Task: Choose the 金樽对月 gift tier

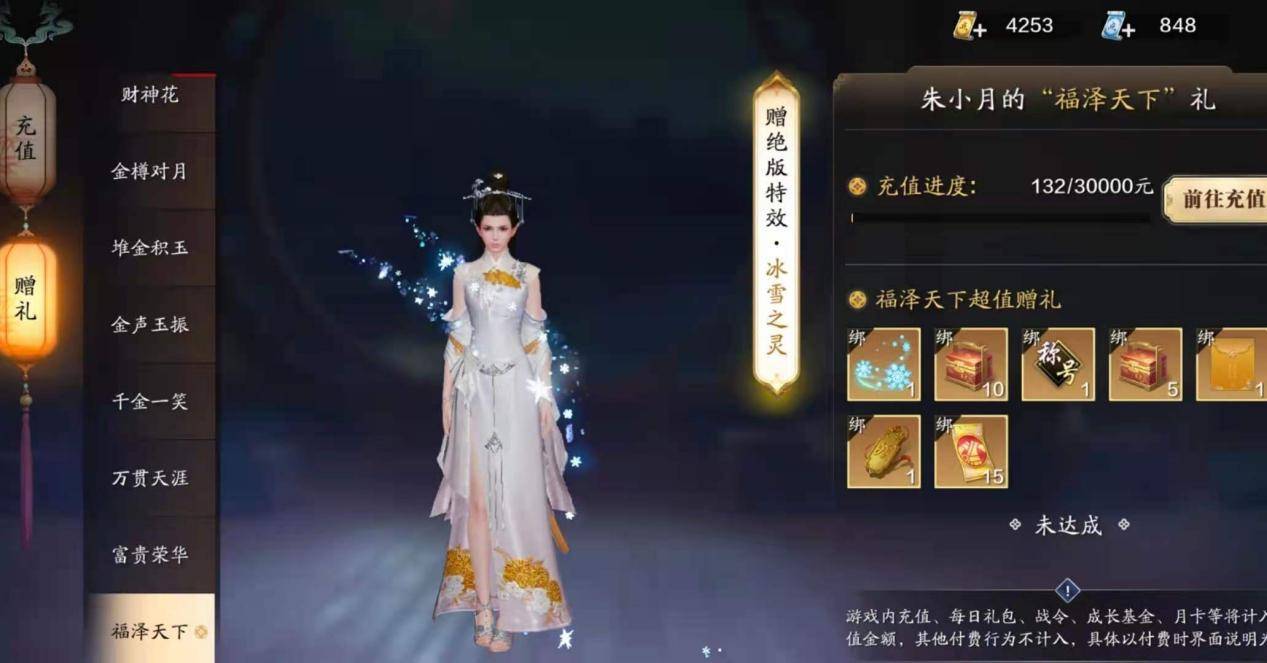Action: [x=150, y=171]
